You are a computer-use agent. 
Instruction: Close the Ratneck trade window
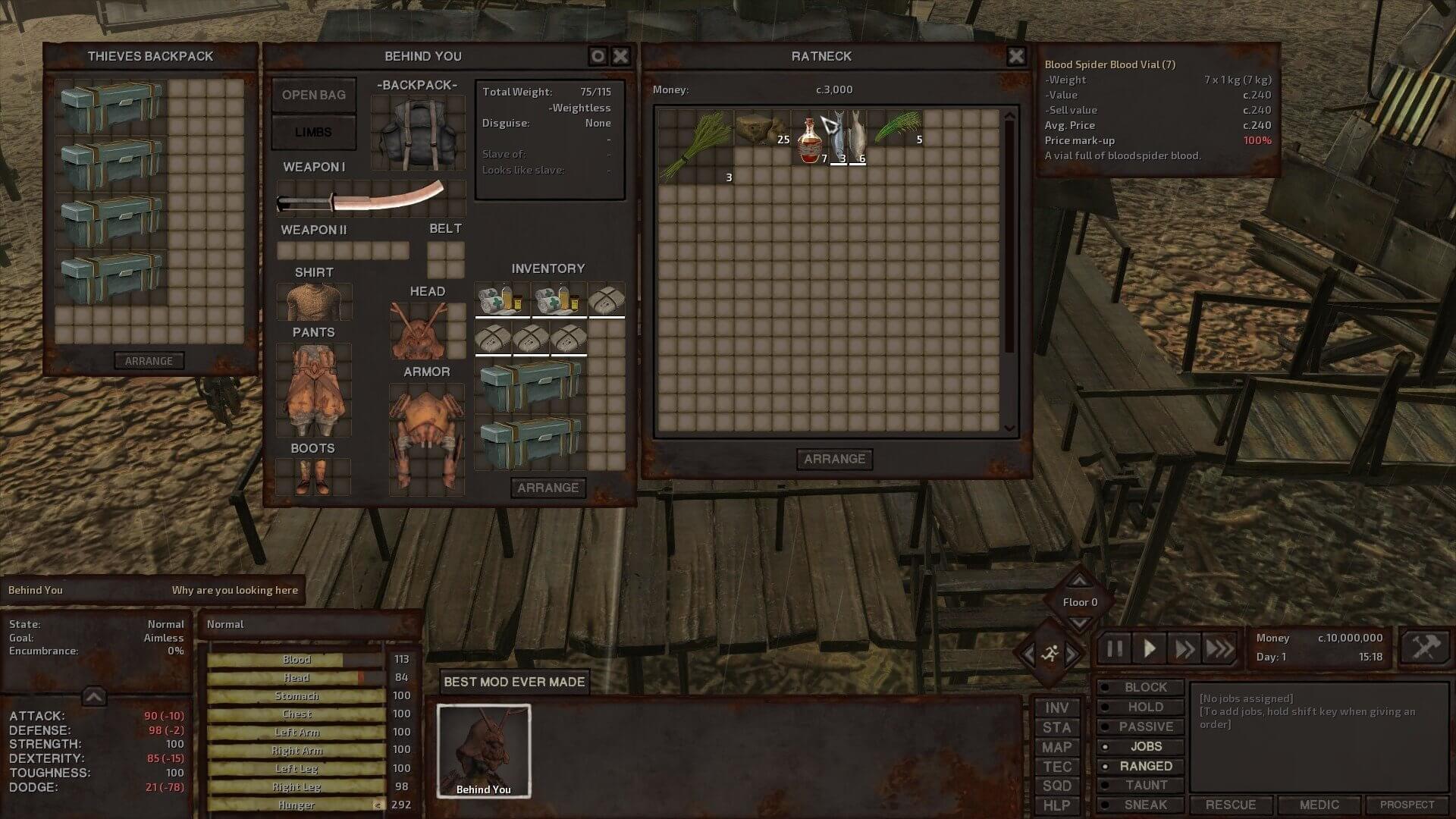pyautogui.click(x=1015, y=56)
